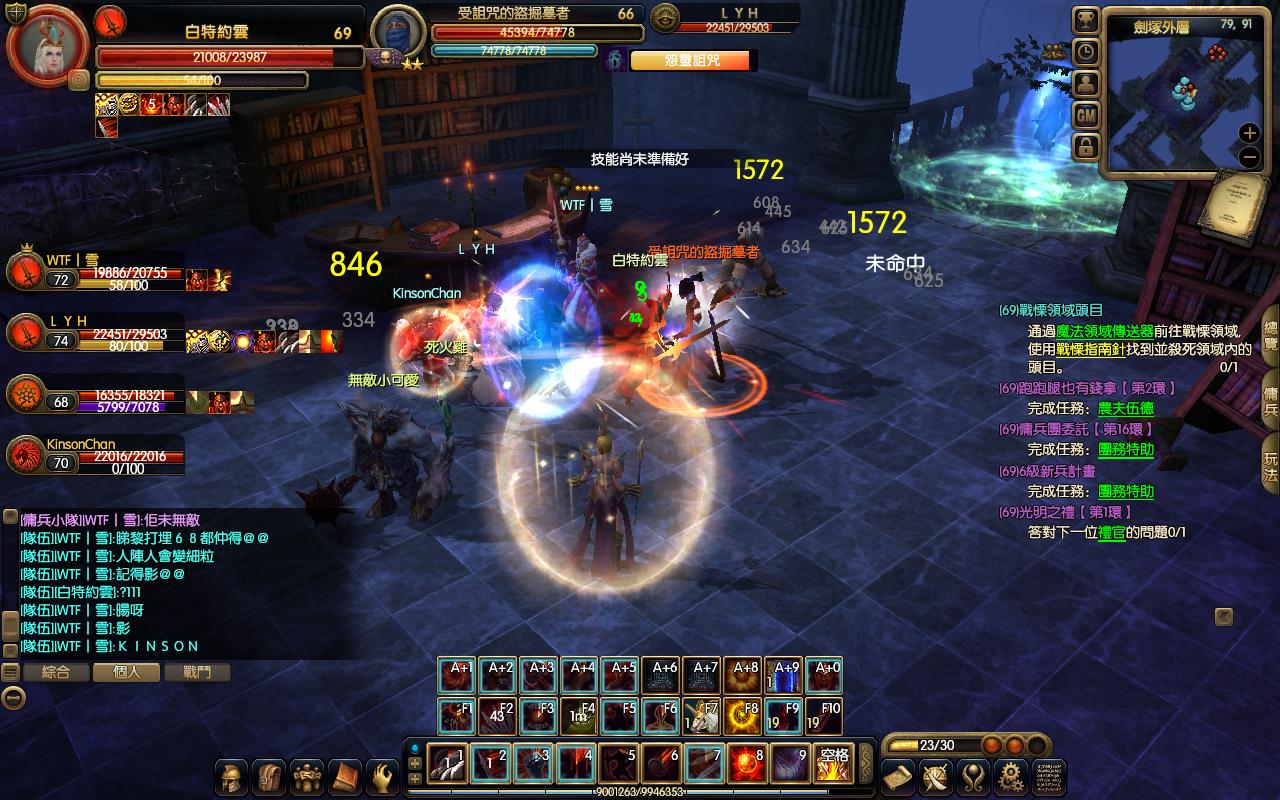
Task: Trigger the F8 golden ring skill
Action: pos(745,717)
